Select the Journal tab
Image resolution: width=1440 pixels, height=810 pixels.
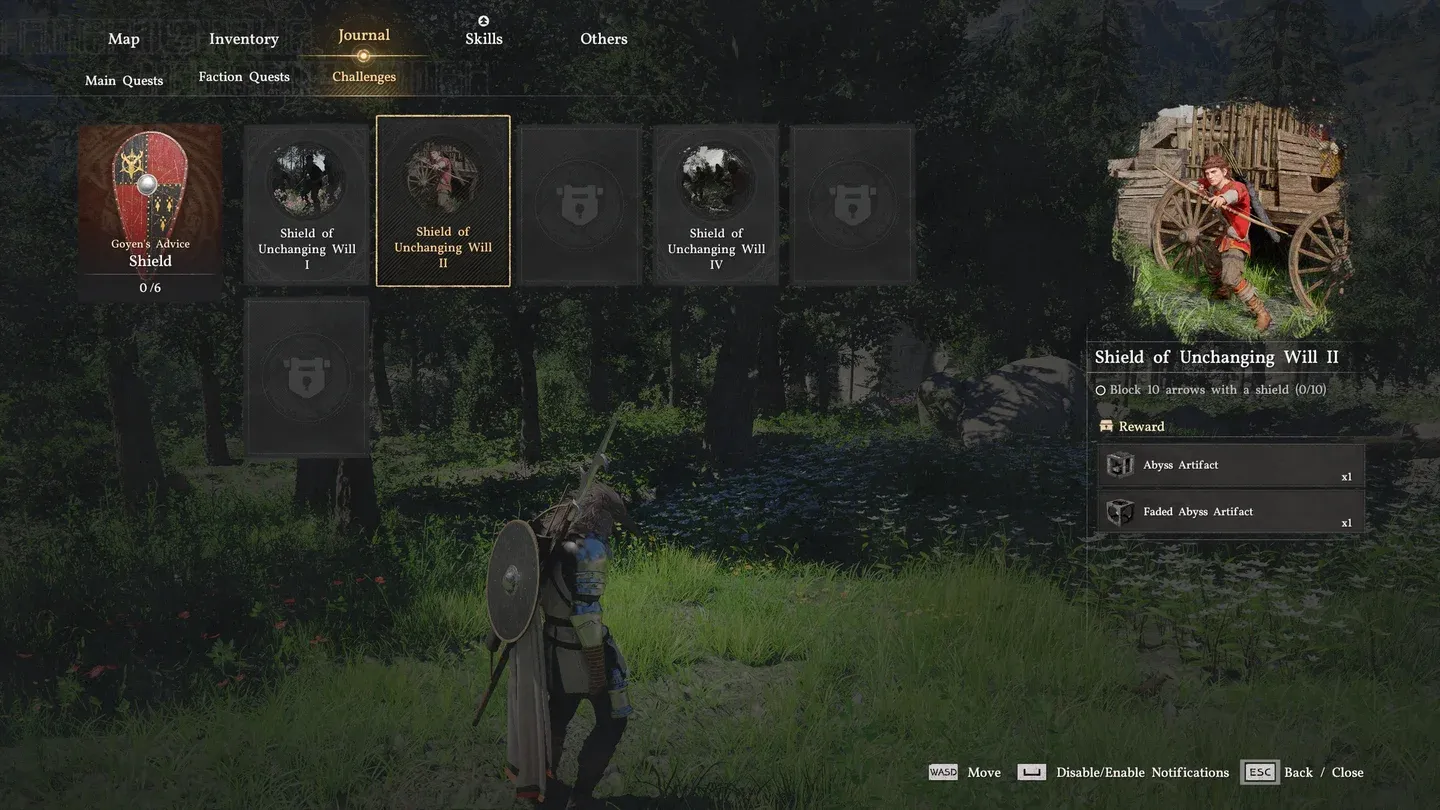(x=364, y=36)
